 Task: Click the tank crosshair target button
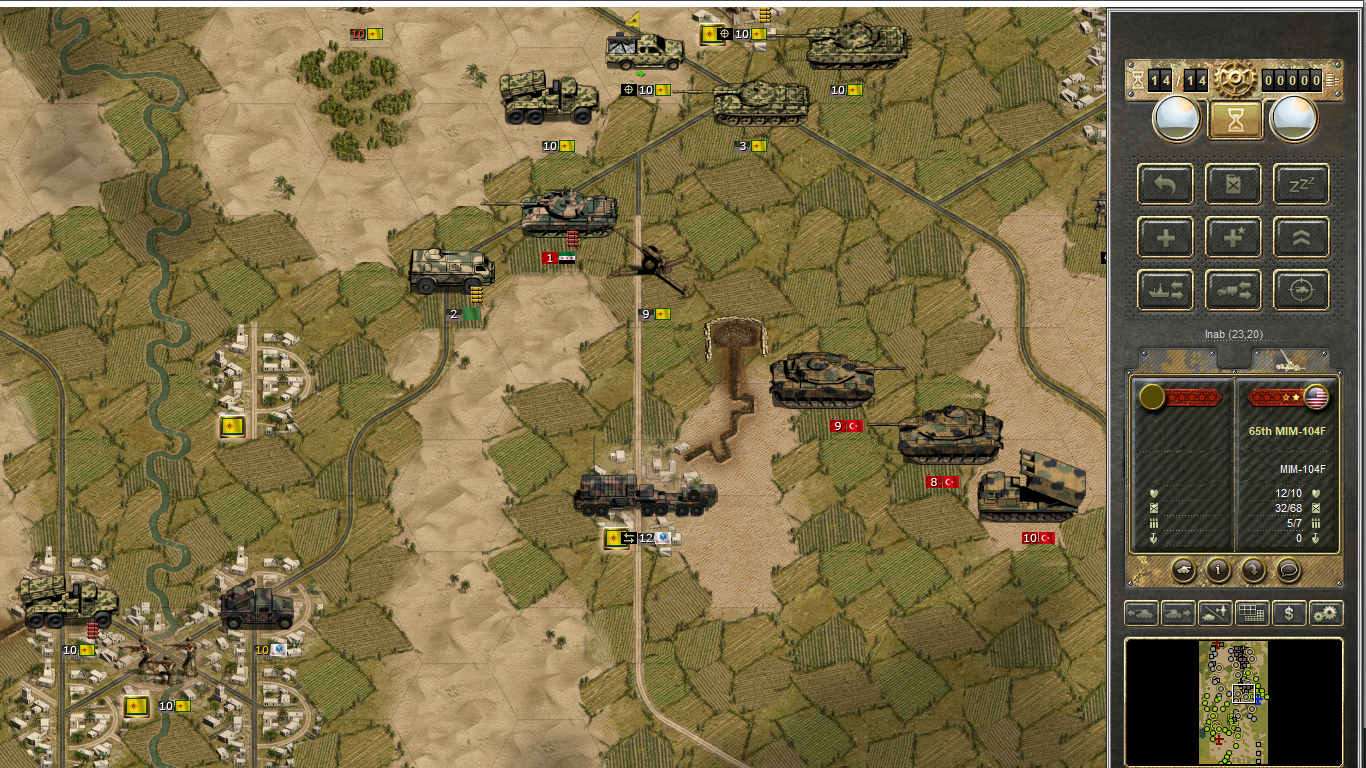tap(1301, 291)
